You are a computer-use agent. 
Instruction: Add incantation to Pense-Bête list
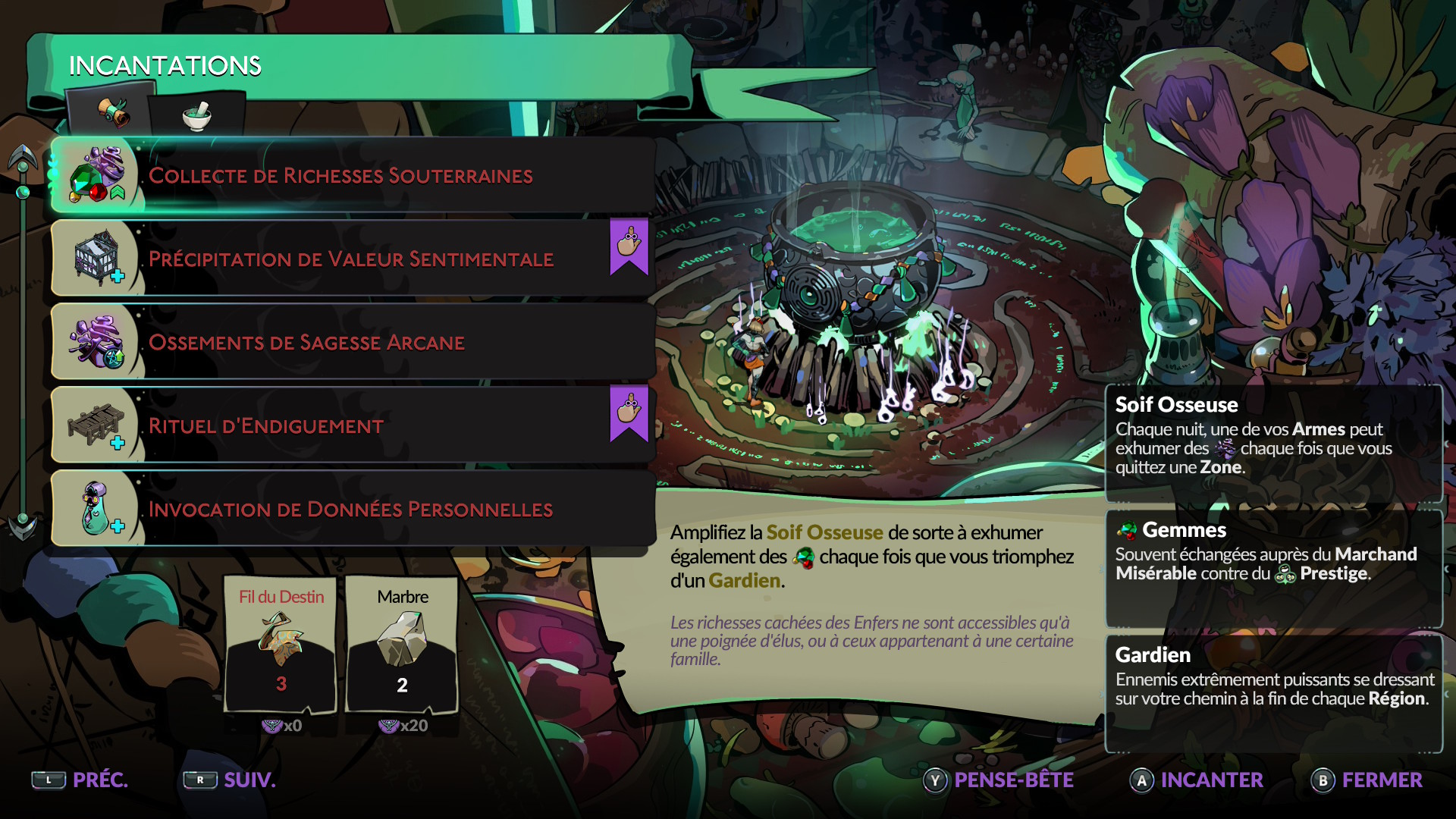998,780
